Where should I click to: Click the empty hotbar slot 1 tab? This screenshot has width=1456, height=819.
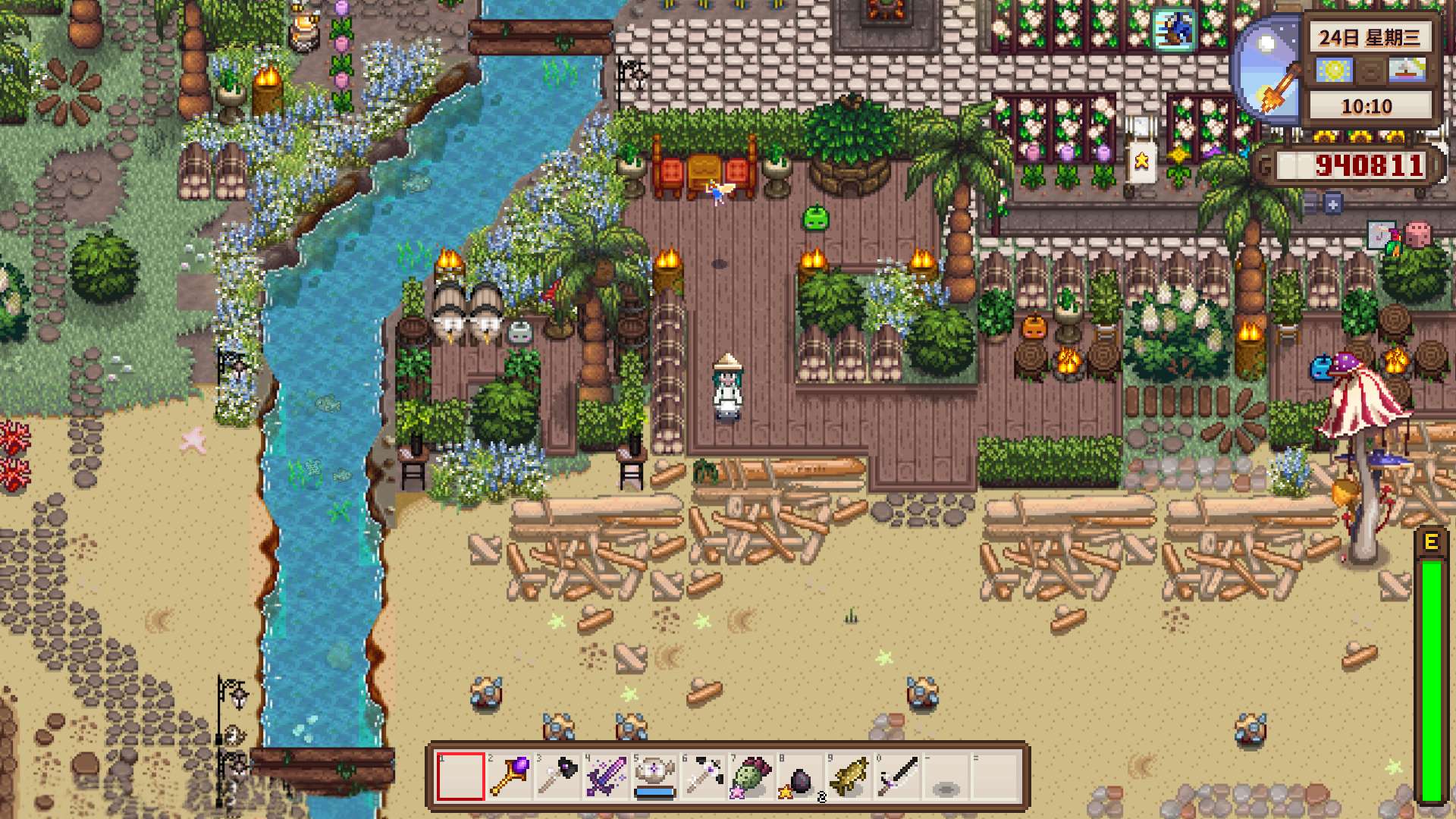point(461,778)
